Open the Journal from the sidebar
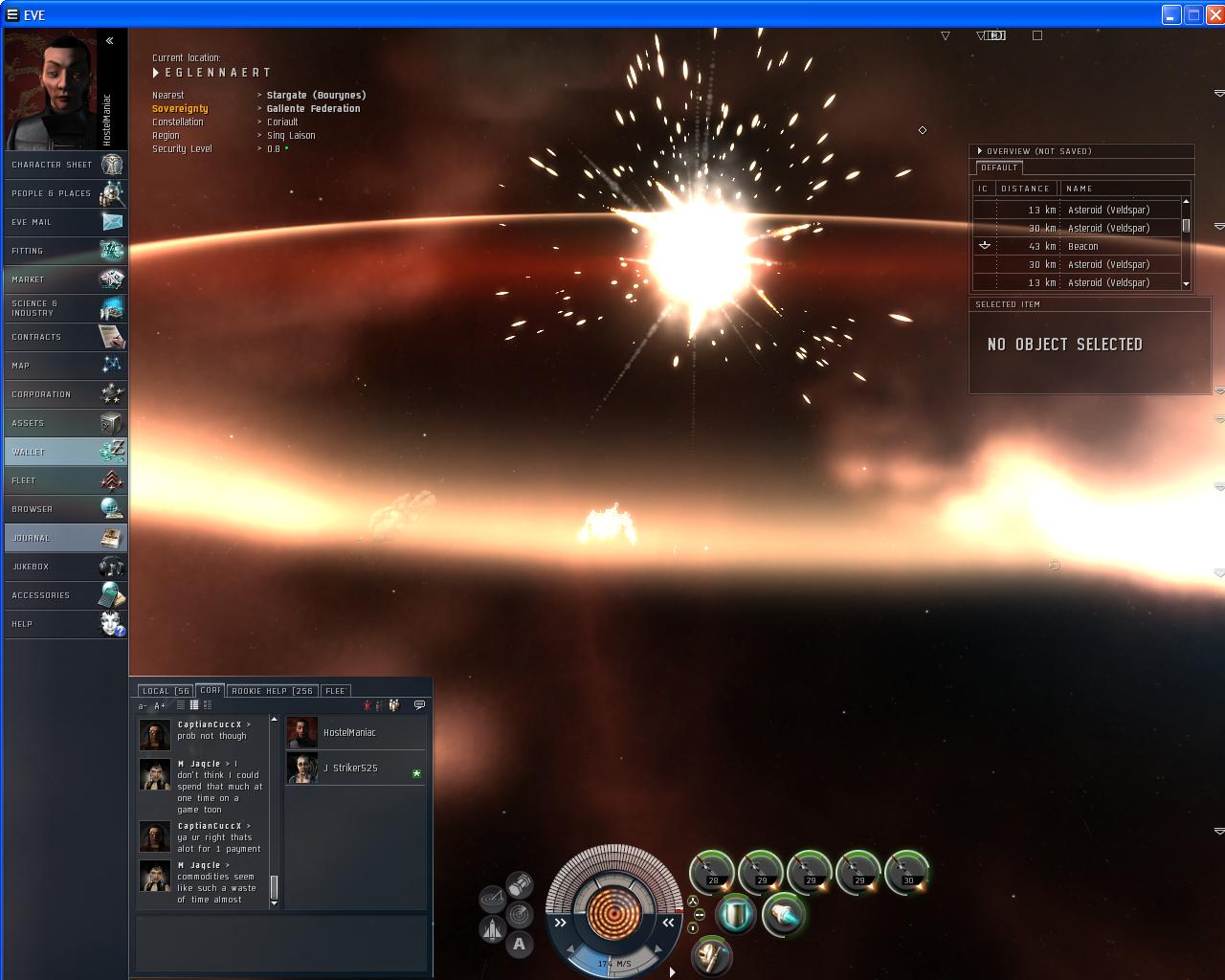Screen dimensions: 1225x980 64,538
